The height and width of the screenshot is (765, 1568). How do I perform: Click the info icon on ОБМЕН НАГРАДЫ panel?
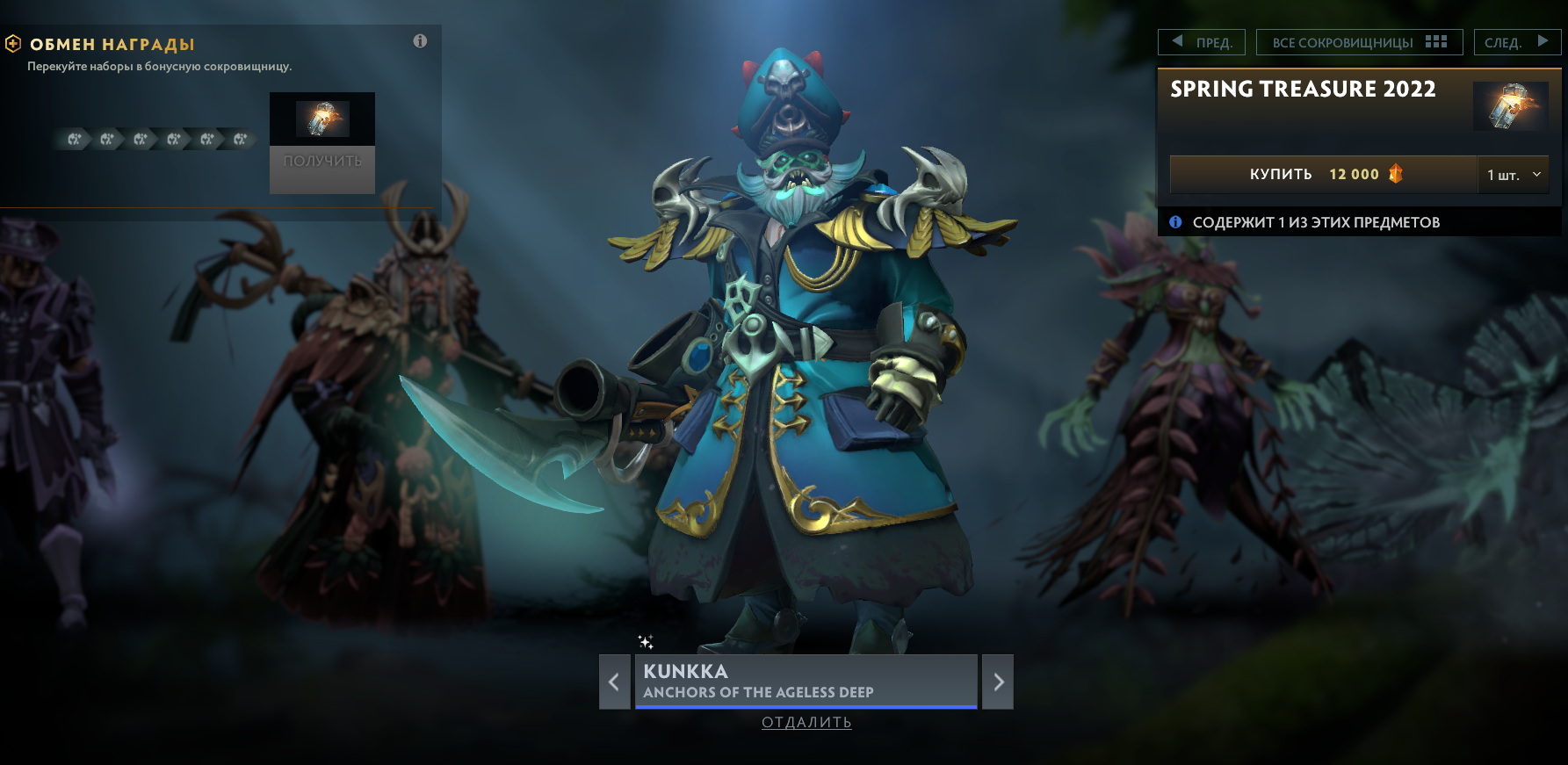[x=419, y=40]
